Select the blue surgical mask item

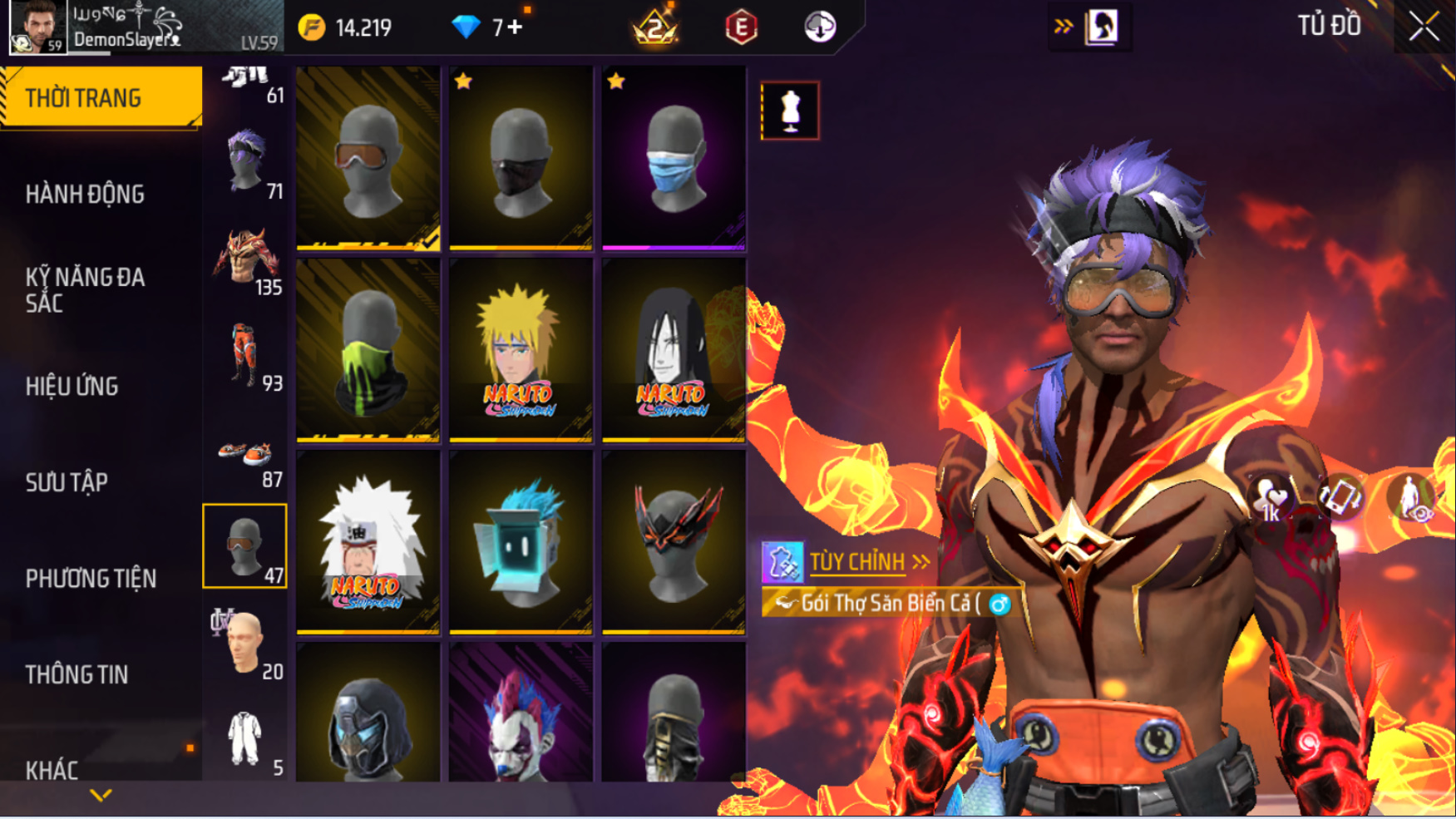(674, 158)
